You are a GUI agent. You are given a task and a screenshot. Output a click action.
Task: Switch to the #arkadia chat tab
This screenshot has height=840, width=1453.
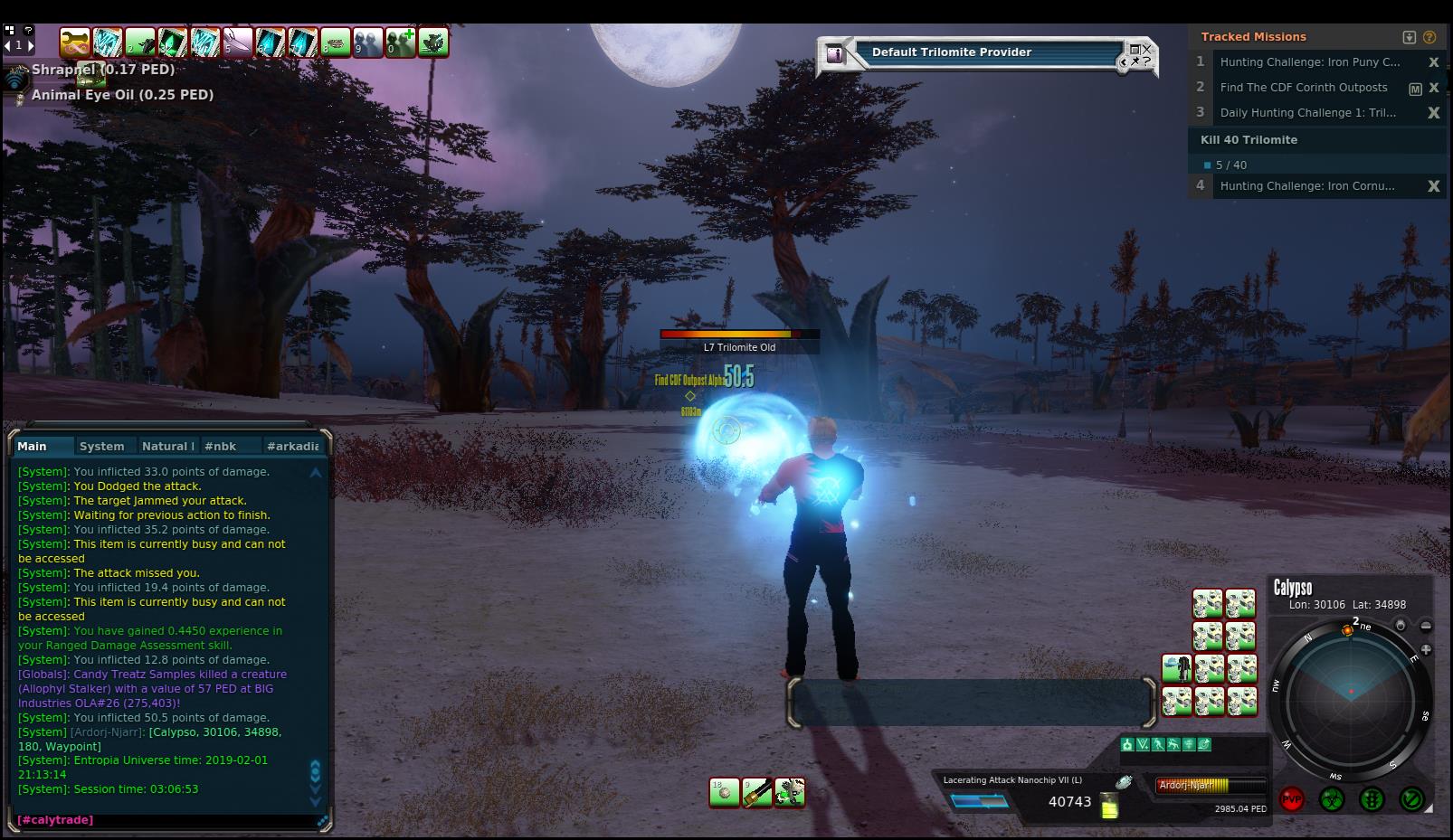point(292,446)
